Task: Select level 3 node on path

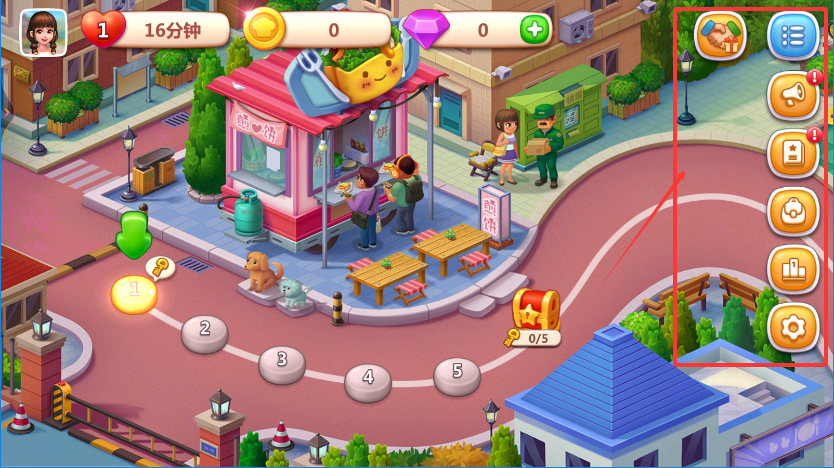Action: [282, 362]
